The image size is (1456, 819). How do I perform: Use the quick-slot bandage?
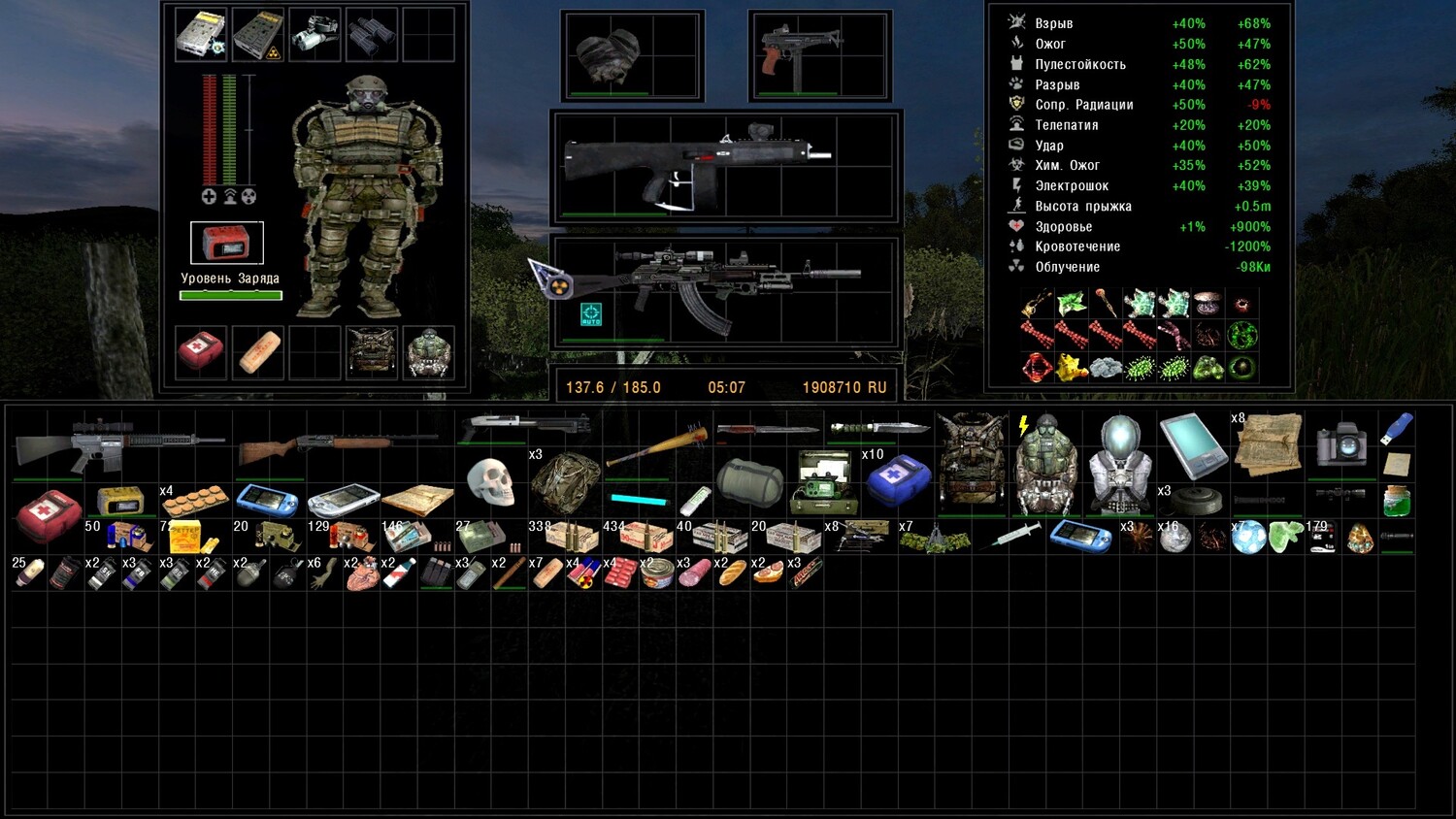[x=258, y=351]
